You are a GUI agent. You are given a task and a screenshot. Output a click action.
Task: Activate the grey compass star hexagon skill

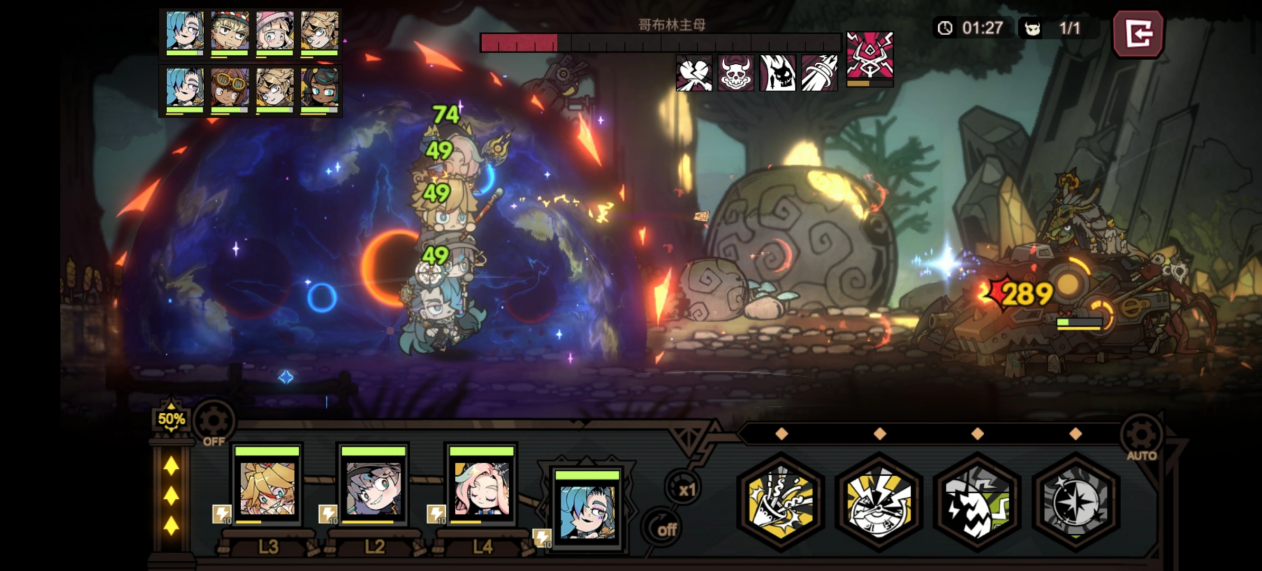coord(1075,501)
